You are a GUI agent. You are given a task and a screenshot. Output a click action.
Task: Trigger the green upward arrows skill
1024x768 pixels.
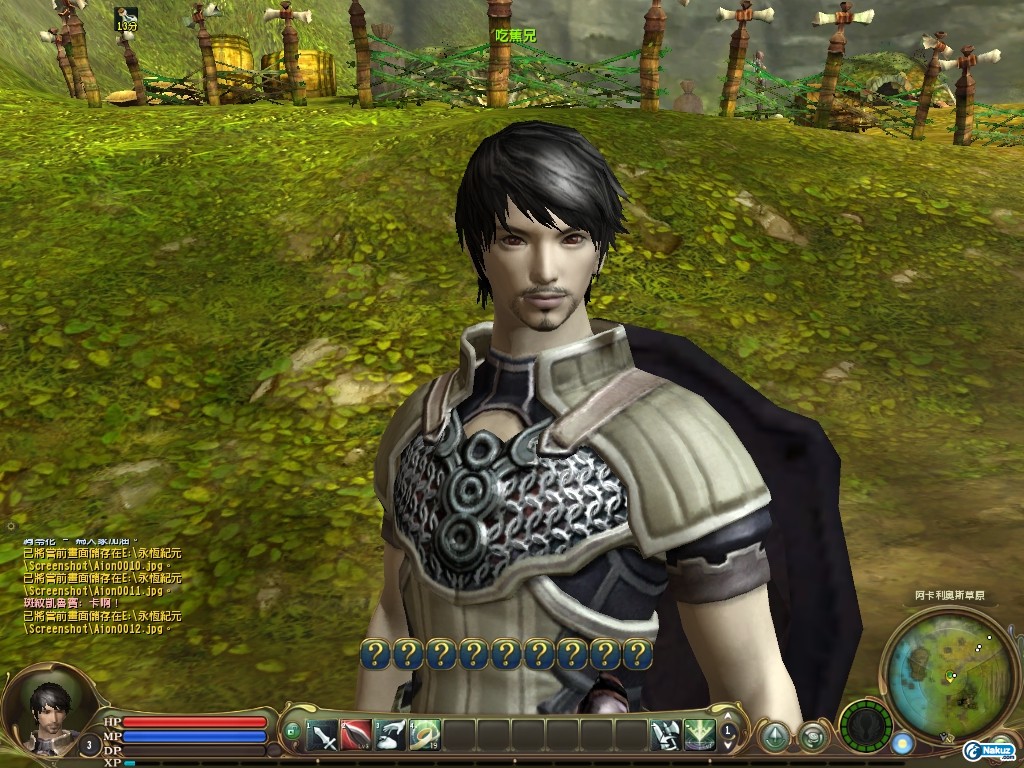coord(698,736)
